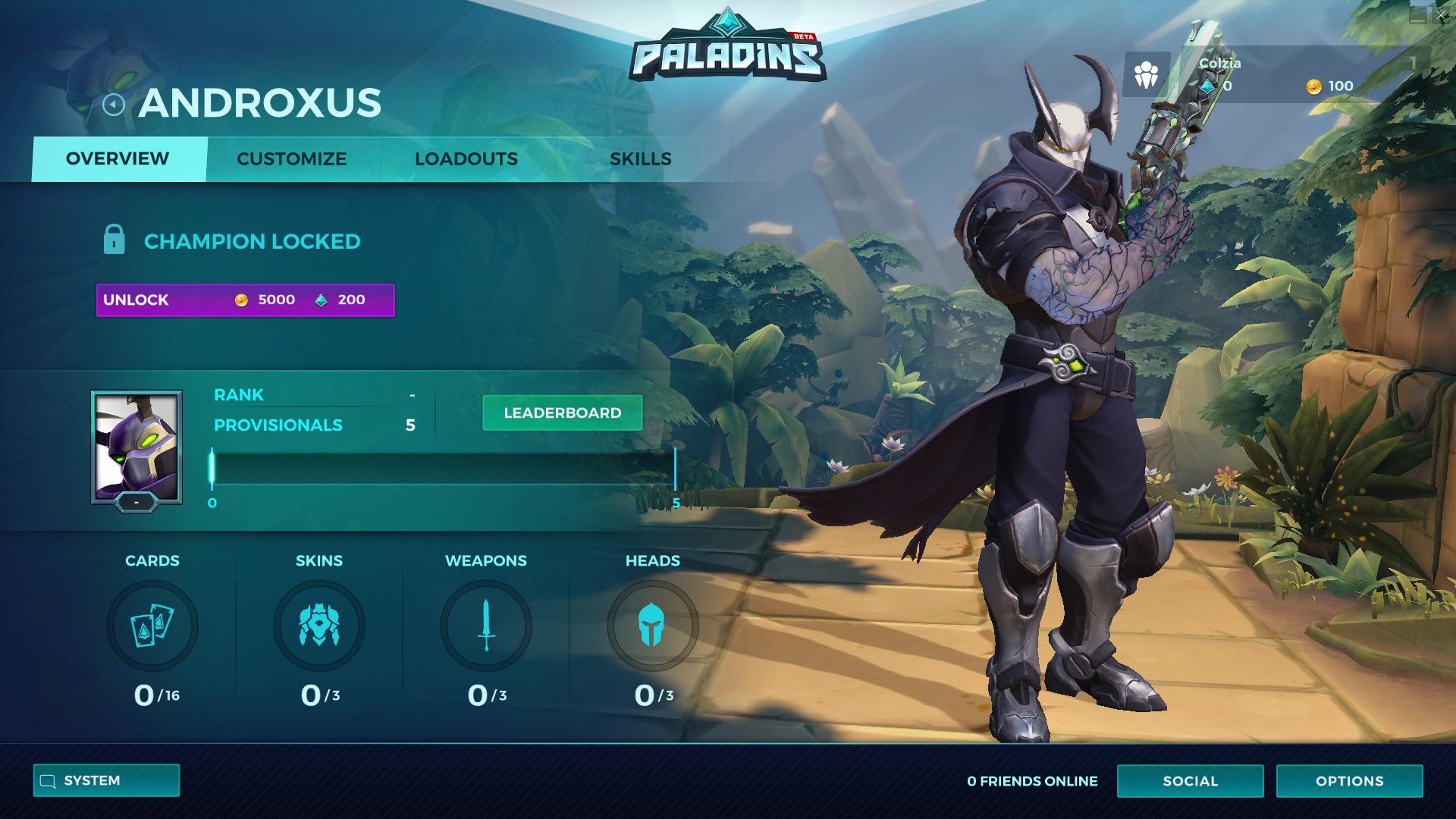Minimize the game window

point(1417,15)
